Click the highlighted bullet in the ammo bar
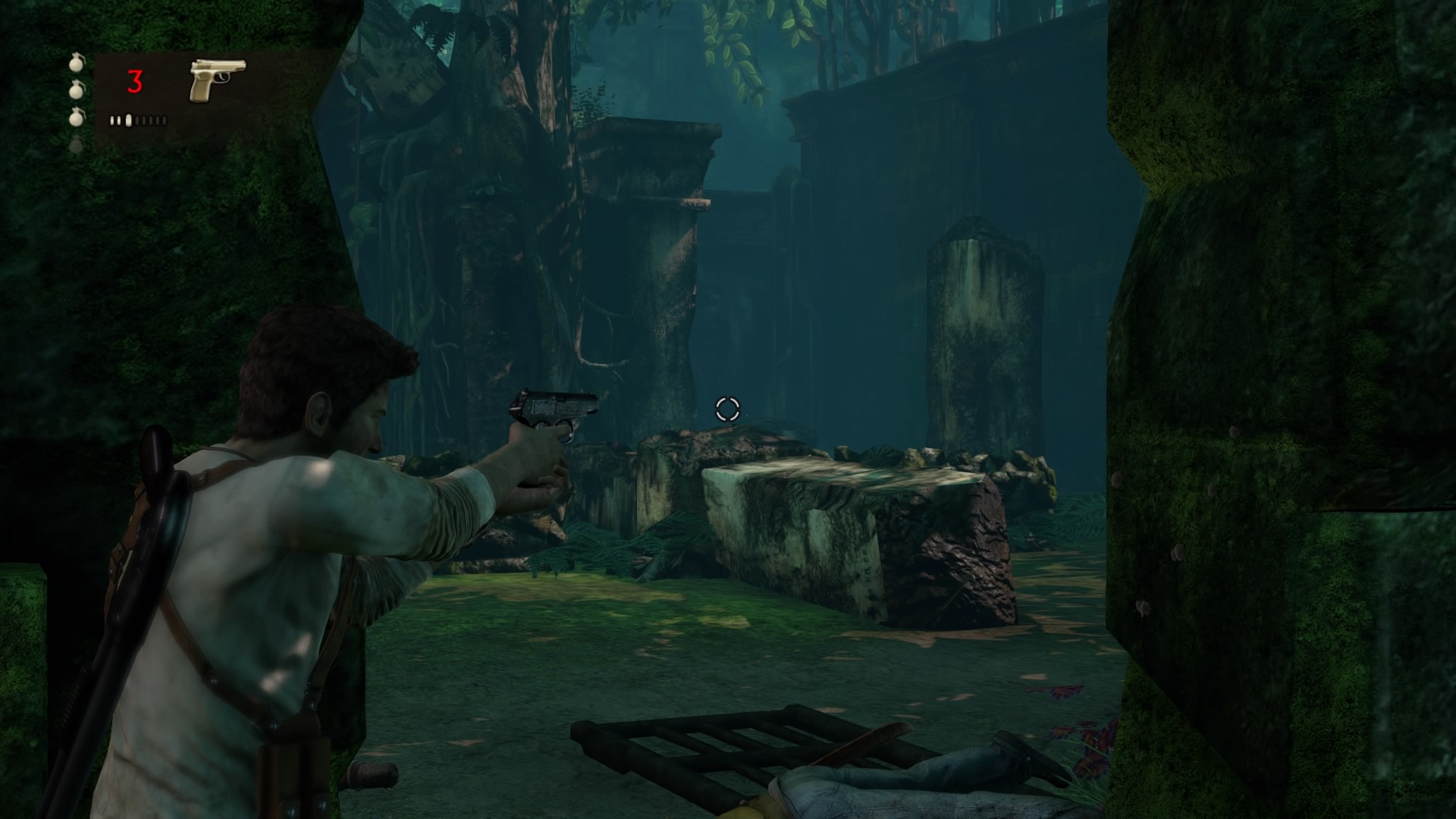The image size is (1456, 819). click(x=128, y=121)
